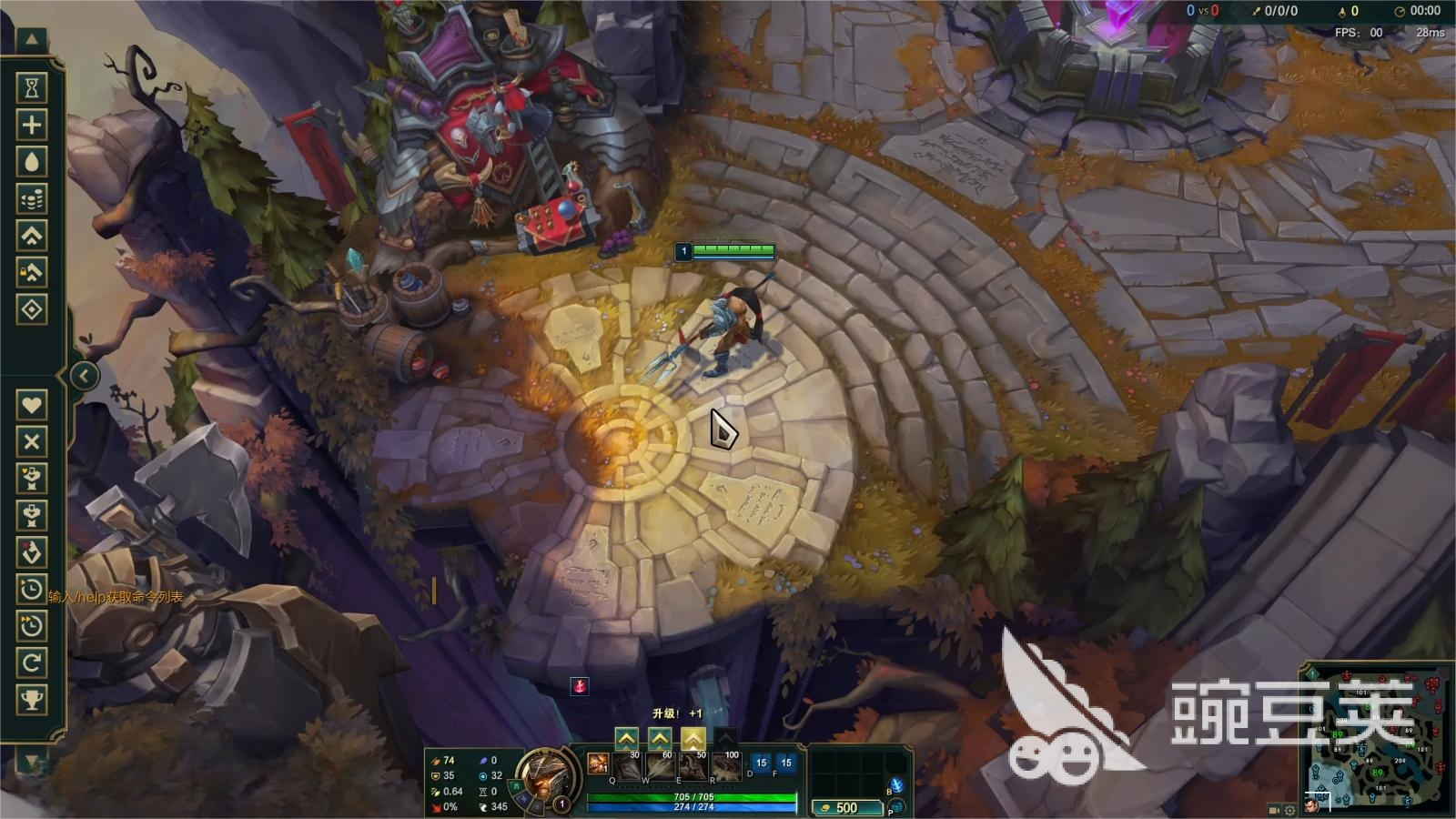Viewport: 1456px width, 819px height.
Task: Click the red trinket icon above the HUD
Action: [x=579, y=686]
